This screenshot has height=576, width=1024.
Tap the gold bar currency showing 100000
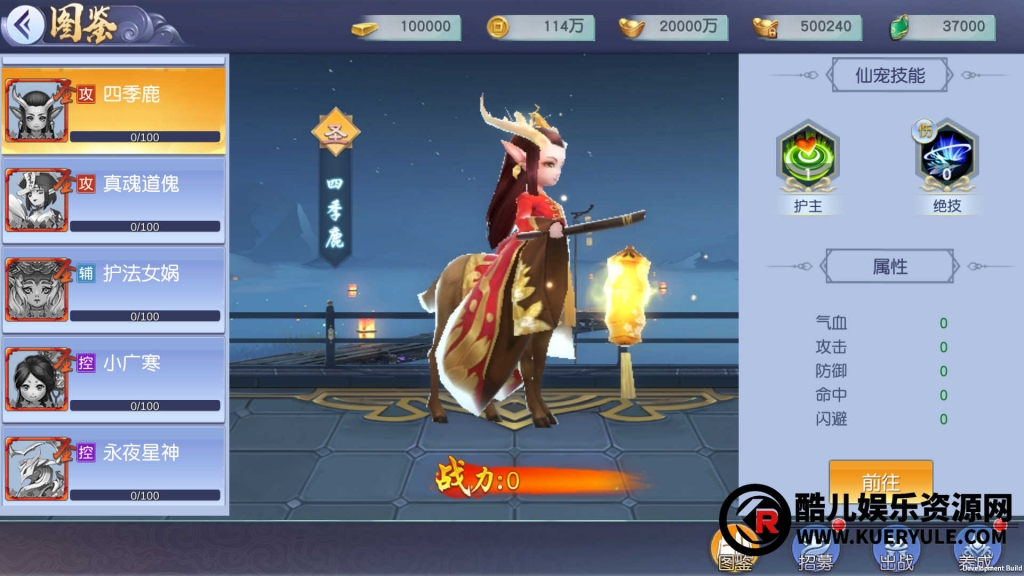point(406,27)
